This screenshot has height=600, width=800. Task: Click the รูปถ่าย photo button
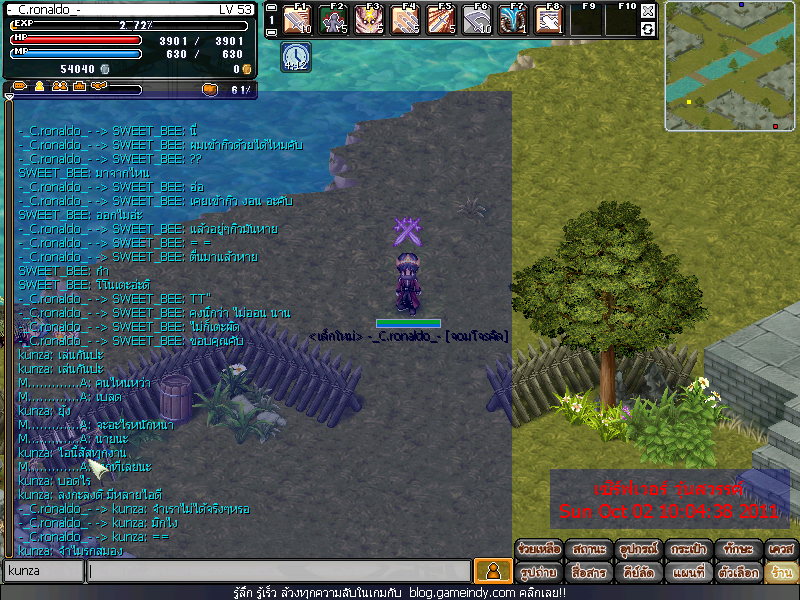pos(539,573)
